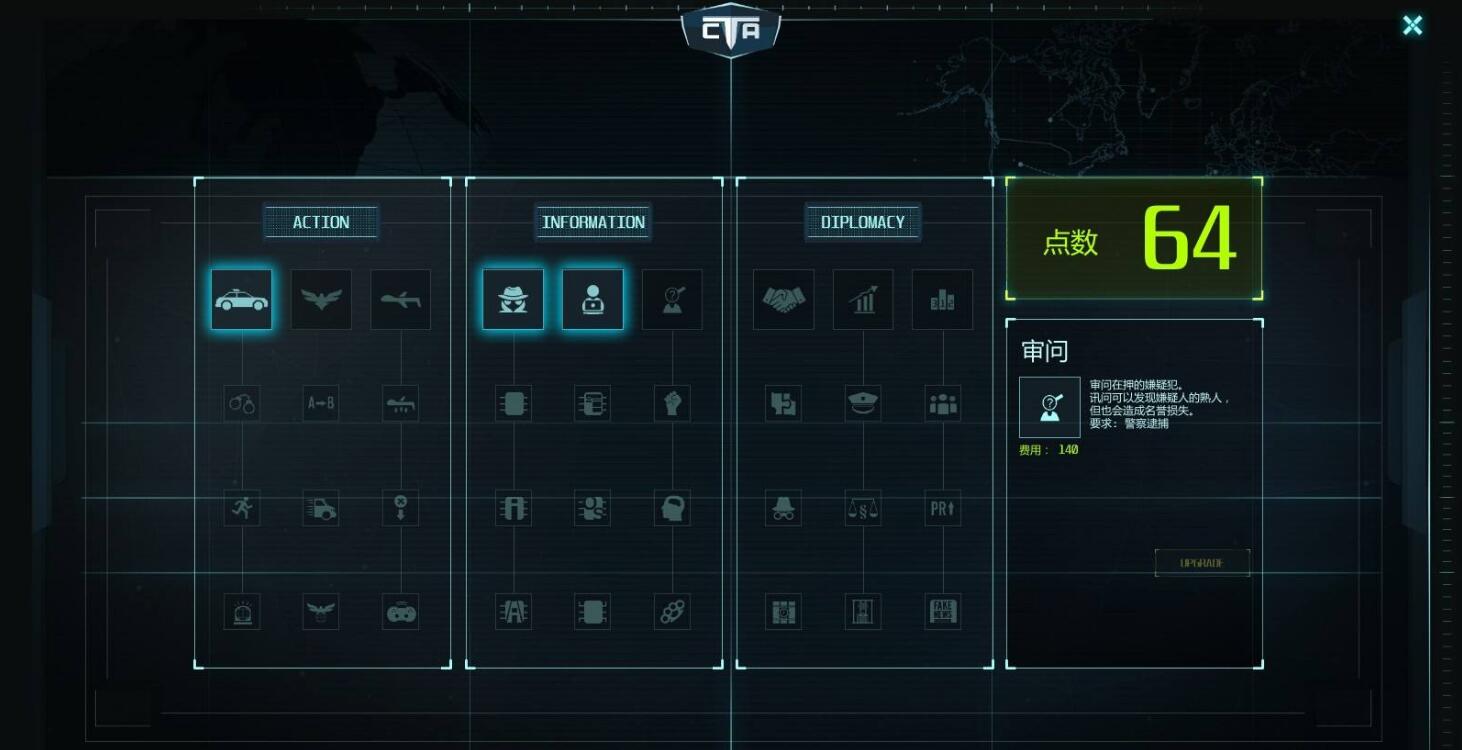Click the speeding van skill icon

point(320,508)
